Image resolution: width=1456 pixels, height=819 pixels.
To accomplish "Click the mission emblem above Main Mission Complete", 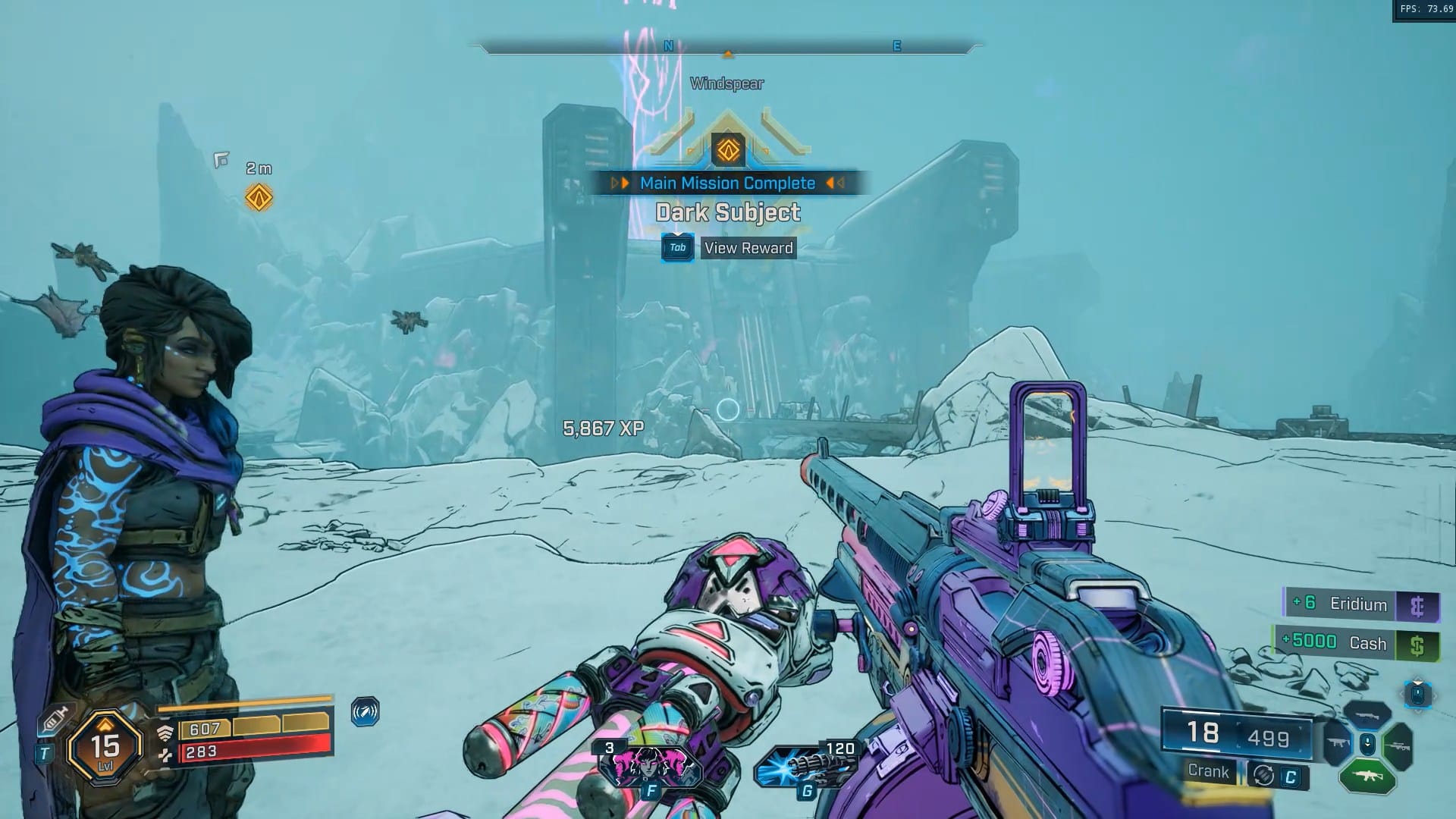I will (x=727, y=149).
